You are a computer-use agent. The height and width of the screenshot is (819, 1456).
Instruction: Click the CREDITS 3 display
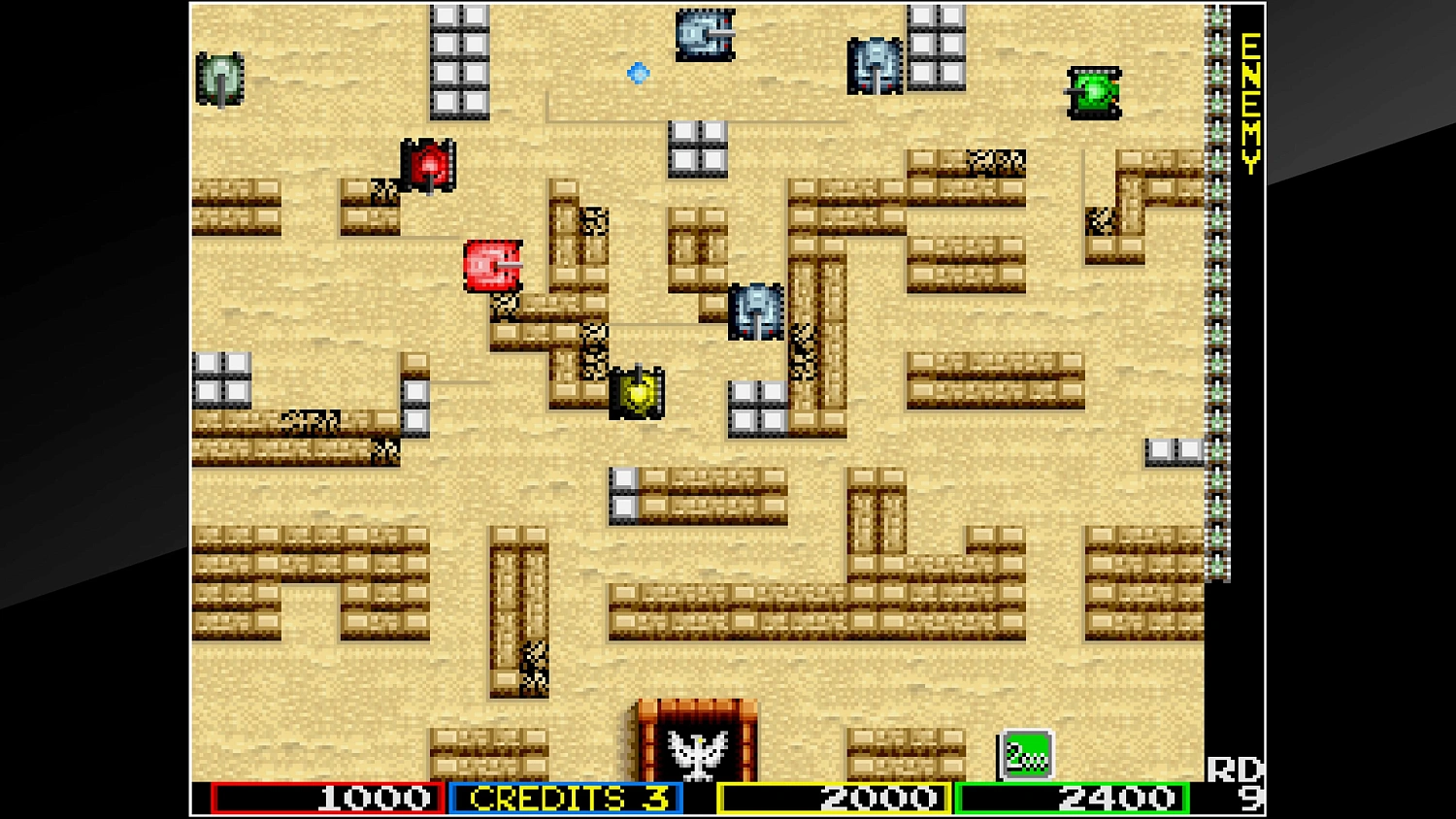(566, 799)
